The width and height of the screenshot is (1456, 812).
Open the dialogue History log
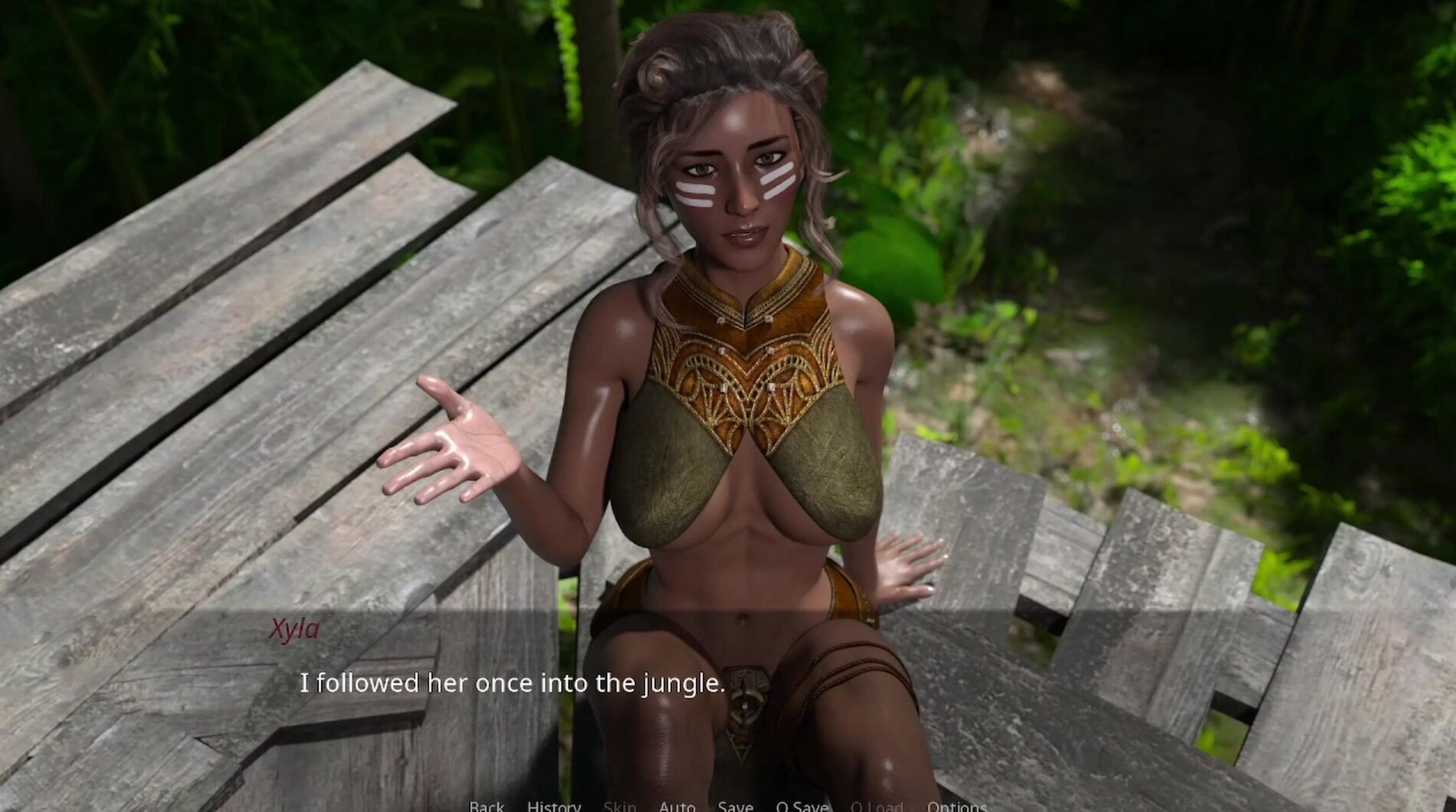[x=553, y=806]
